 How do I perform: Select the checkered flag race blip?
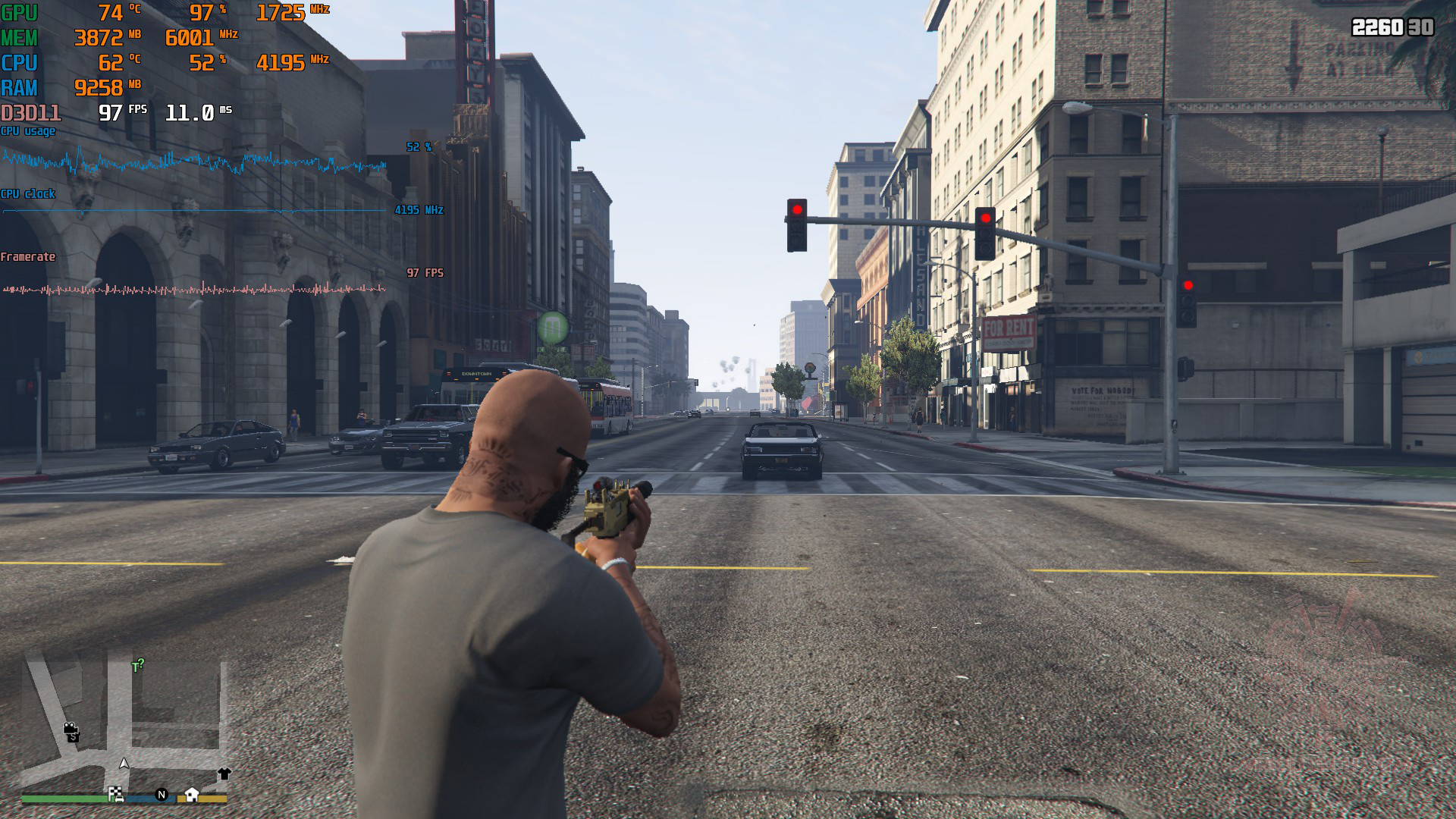tap(116, 794)
